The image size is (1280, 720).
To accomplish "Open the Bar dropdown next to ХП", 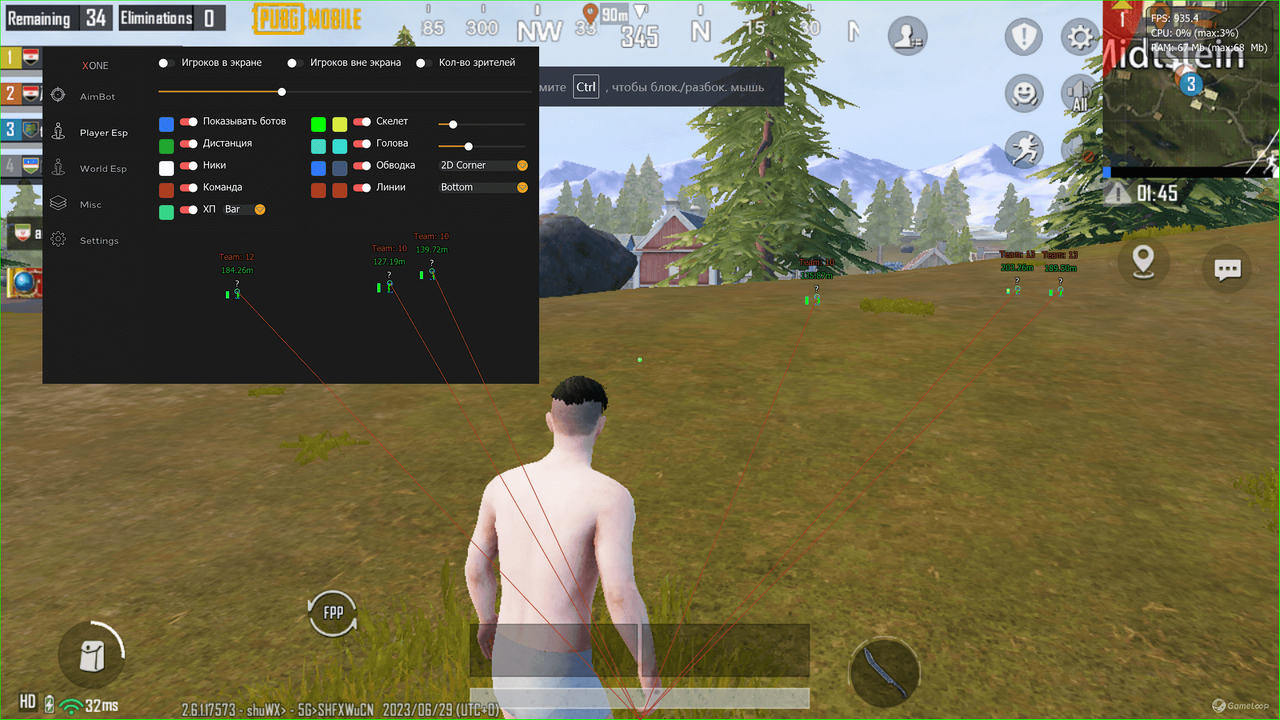I will [x=245, y=209].
